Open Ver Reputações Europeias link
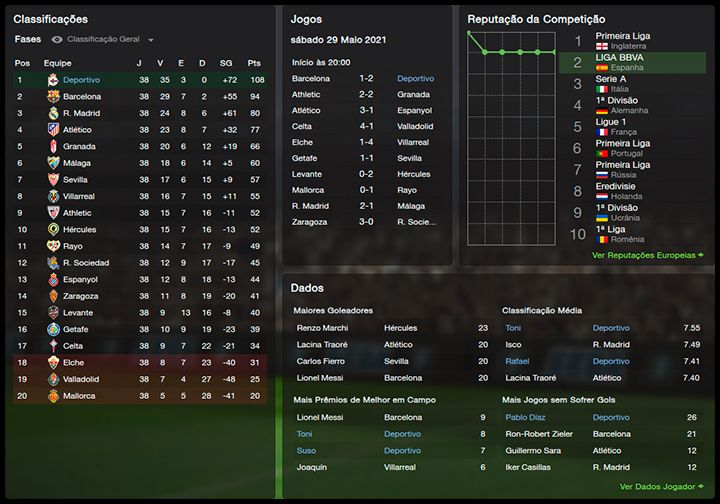 tap(642, 255)
